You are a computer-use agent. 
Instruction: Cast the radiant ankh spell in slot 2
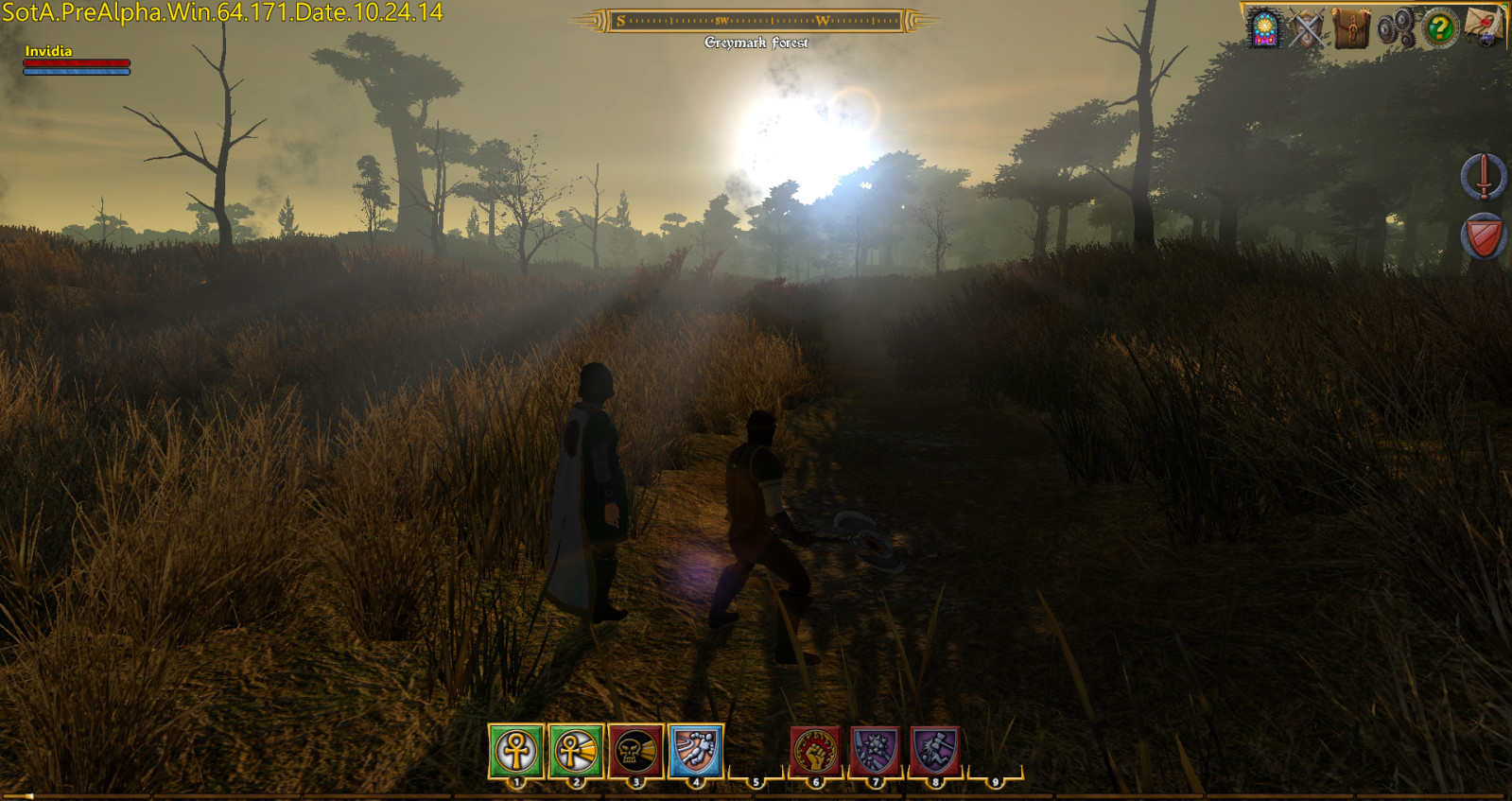pos(575,752)
